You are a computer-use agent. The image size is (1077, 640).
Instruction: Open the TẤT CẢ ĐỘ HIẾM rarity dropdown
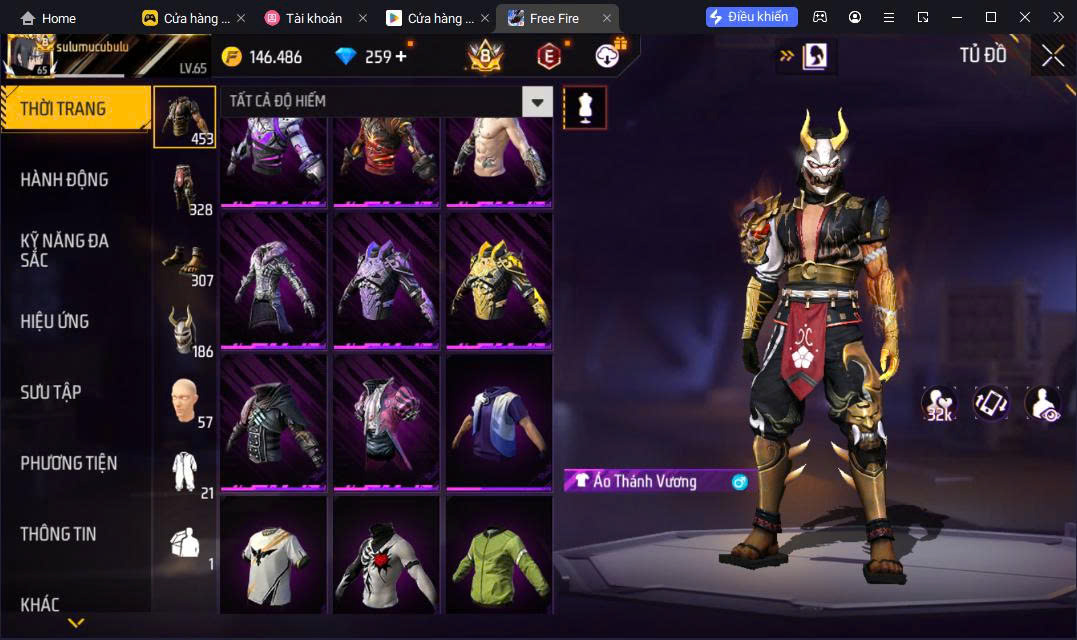coord(539,101)
